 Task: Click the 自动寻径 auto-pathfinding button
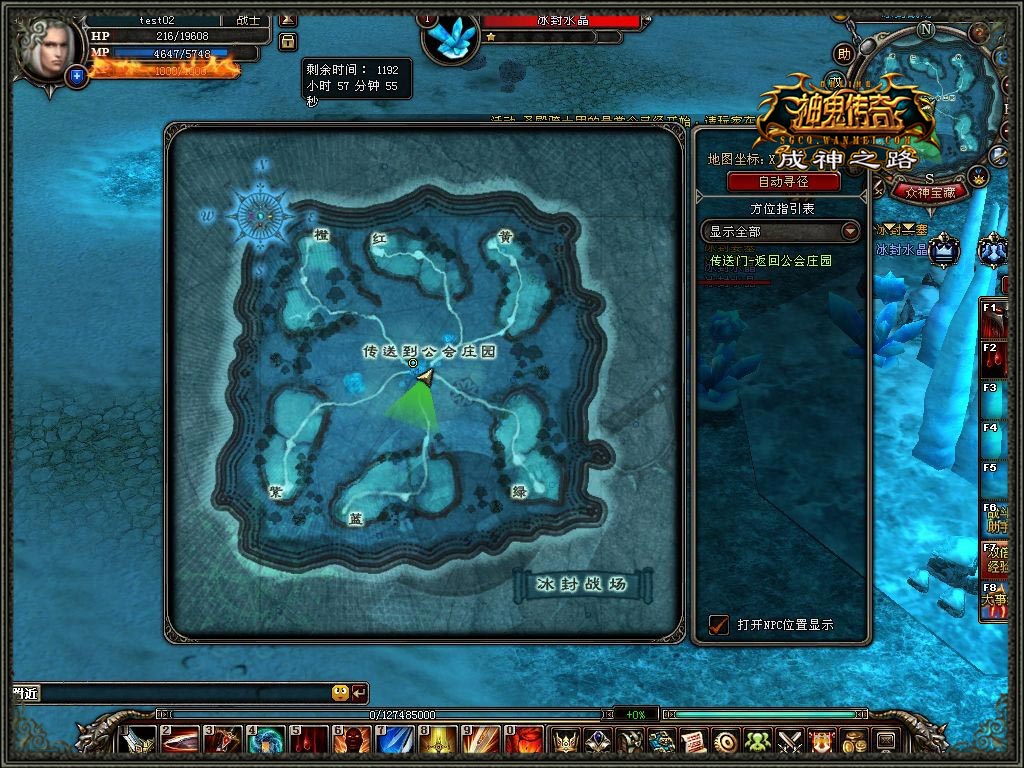click(782, 182)
